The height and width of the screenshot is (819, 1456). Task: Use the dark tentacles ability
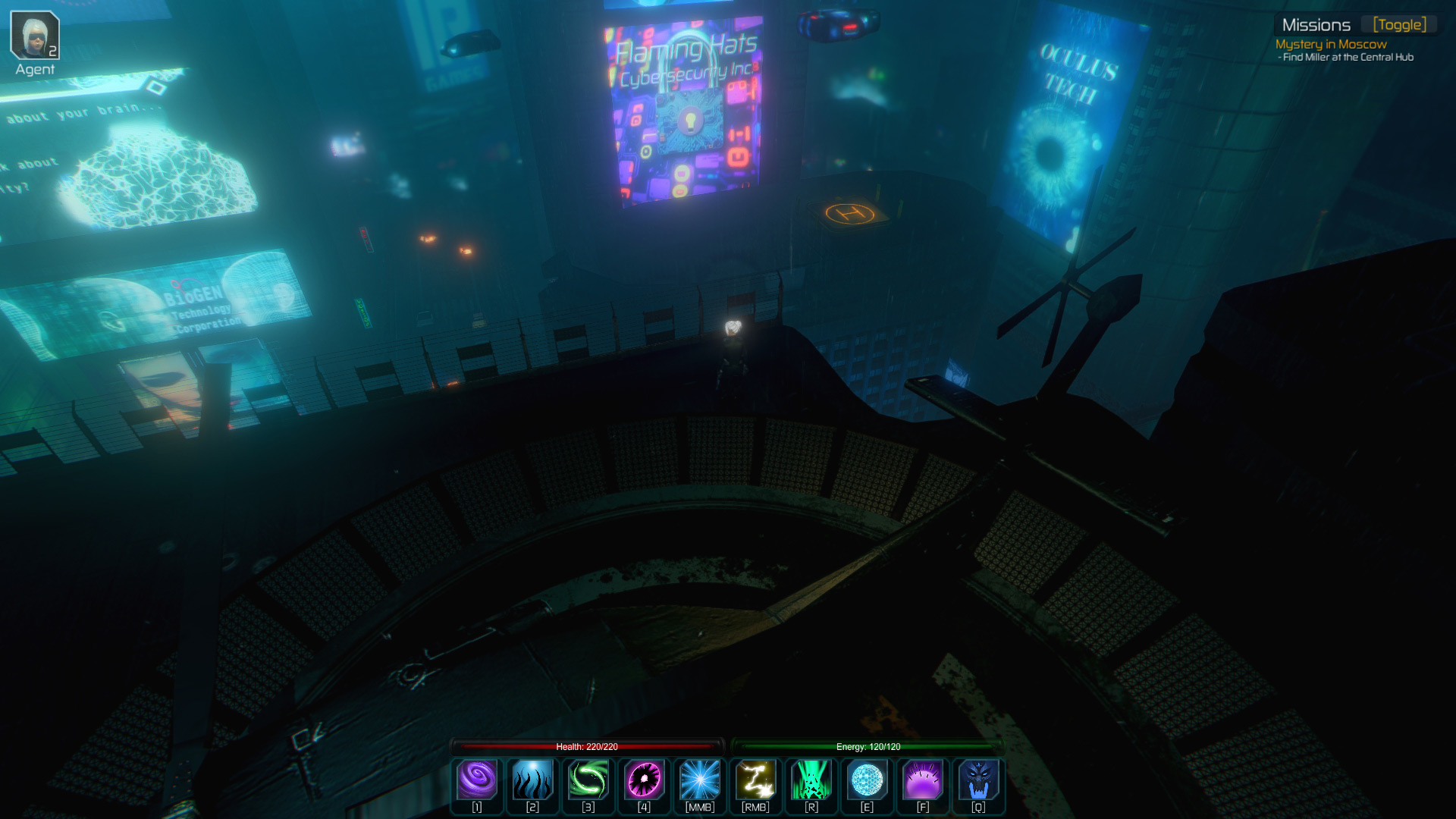point(532,780)
